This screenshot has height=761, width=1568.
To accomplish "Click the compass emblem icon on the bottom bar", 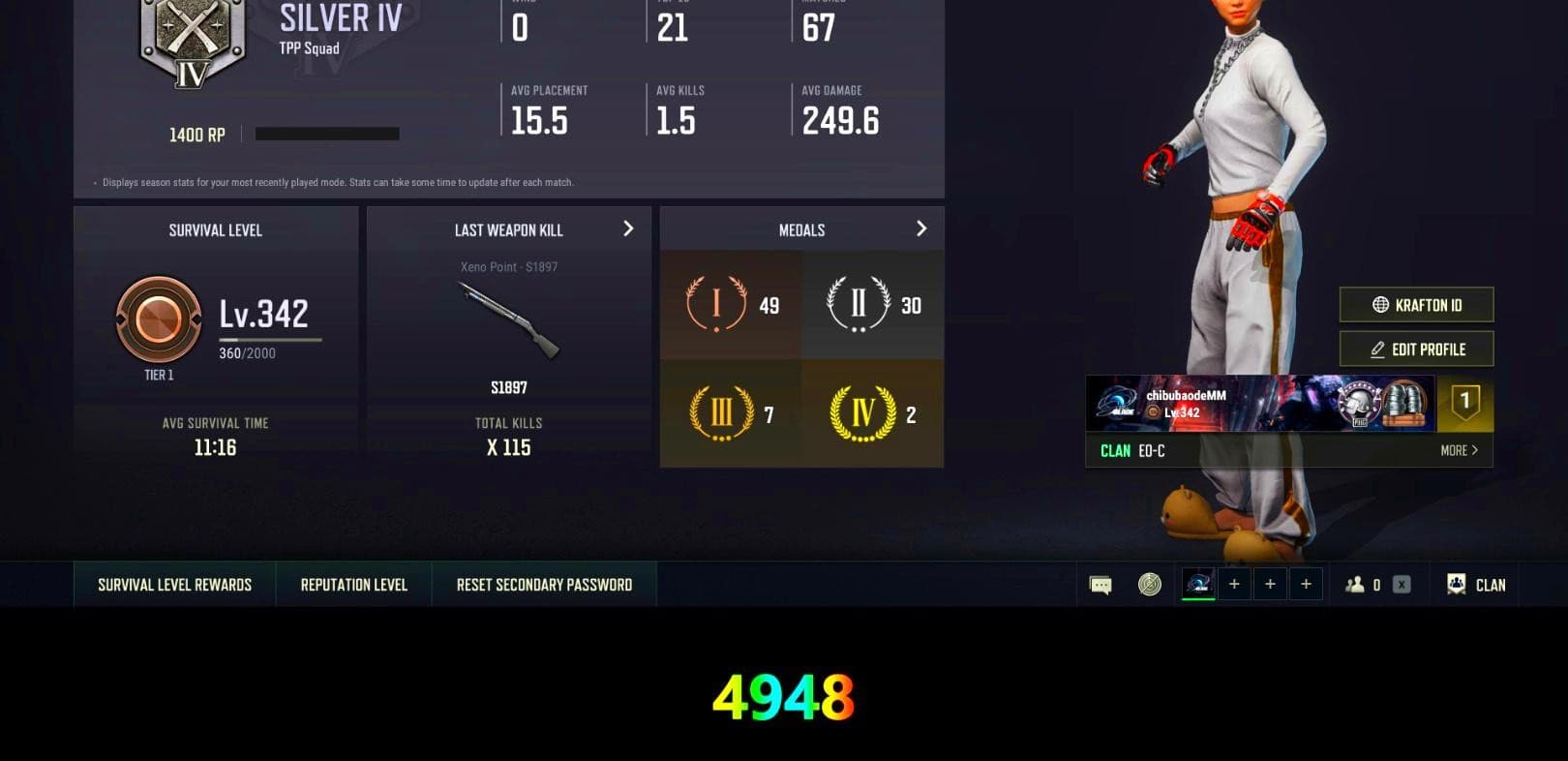I will 1150,584.
